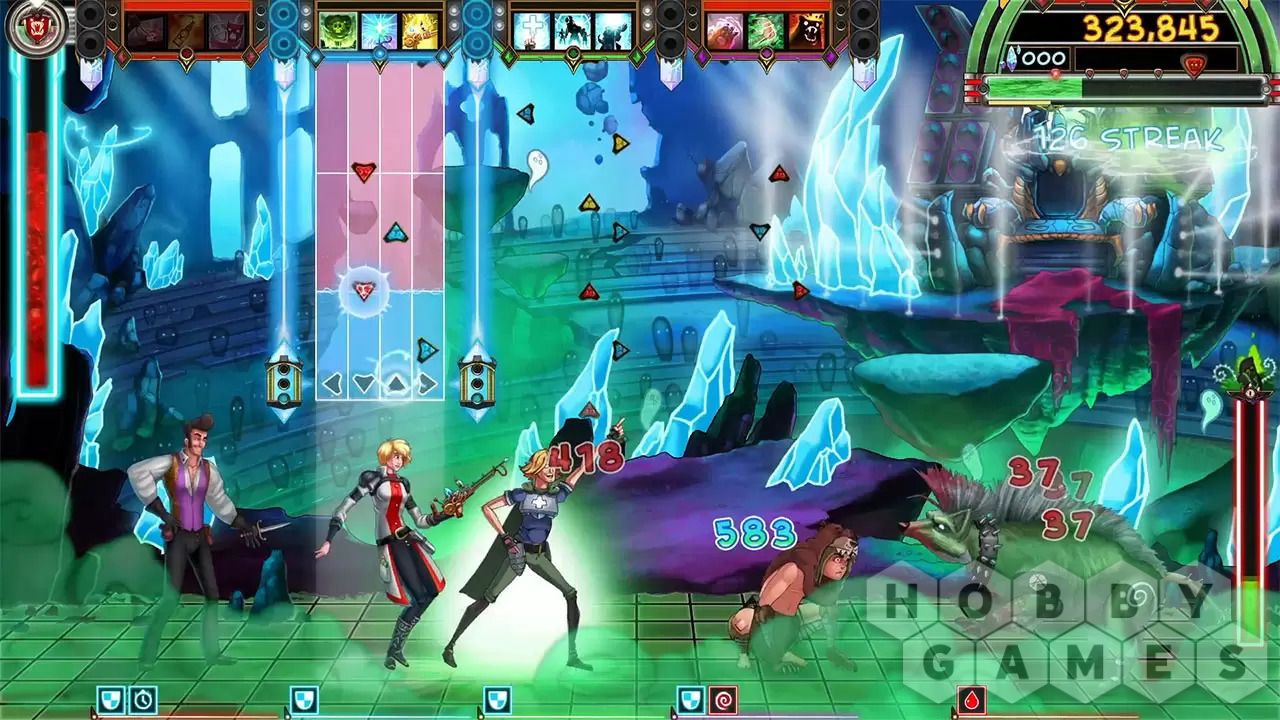1280x720 pixels.
Task: Activate the group silhouettes ability icon
Action: pos(572,31)
